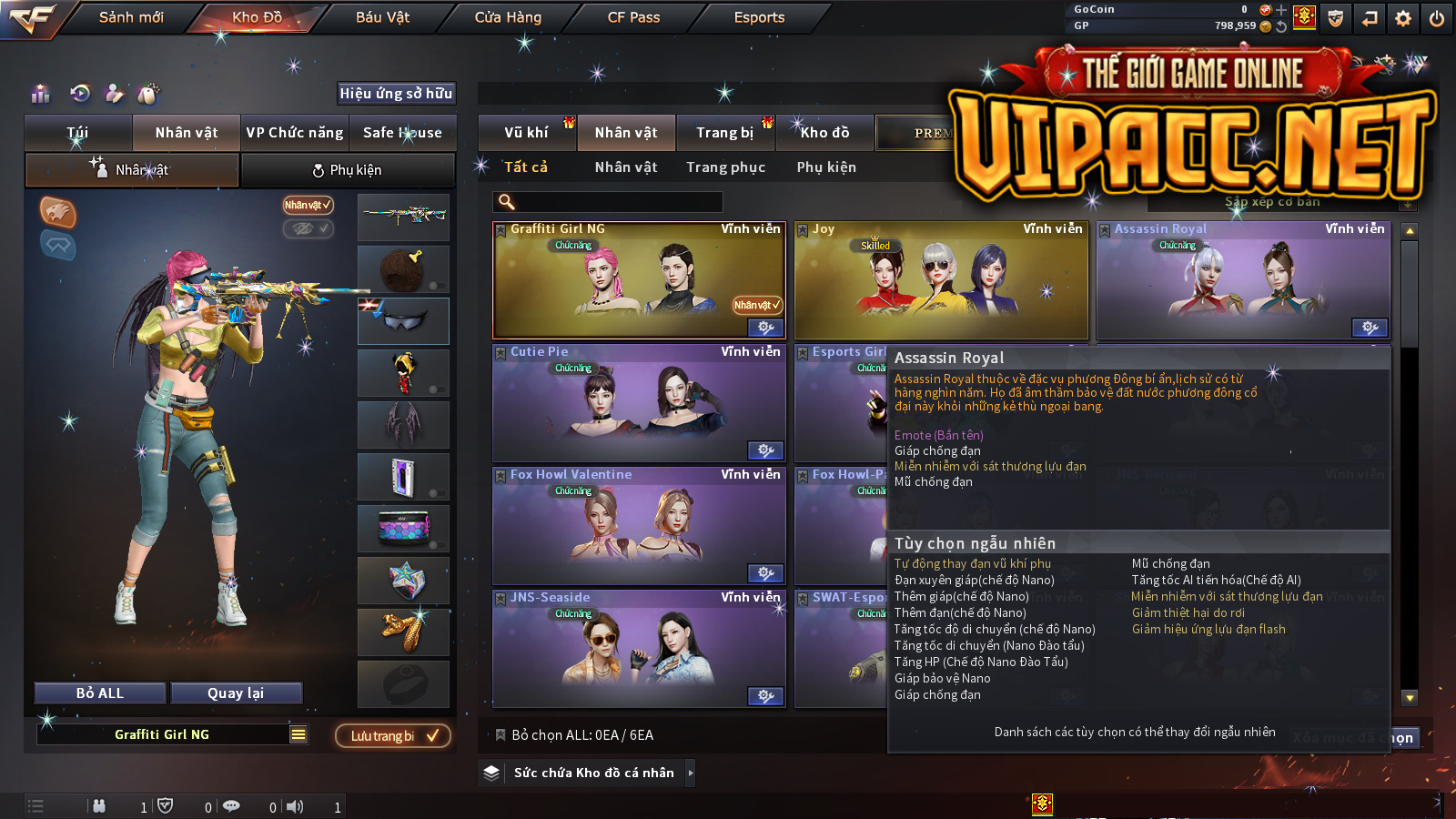Select the Vũ khí category tab
The image size is (1456, 819).
(526, 133)
